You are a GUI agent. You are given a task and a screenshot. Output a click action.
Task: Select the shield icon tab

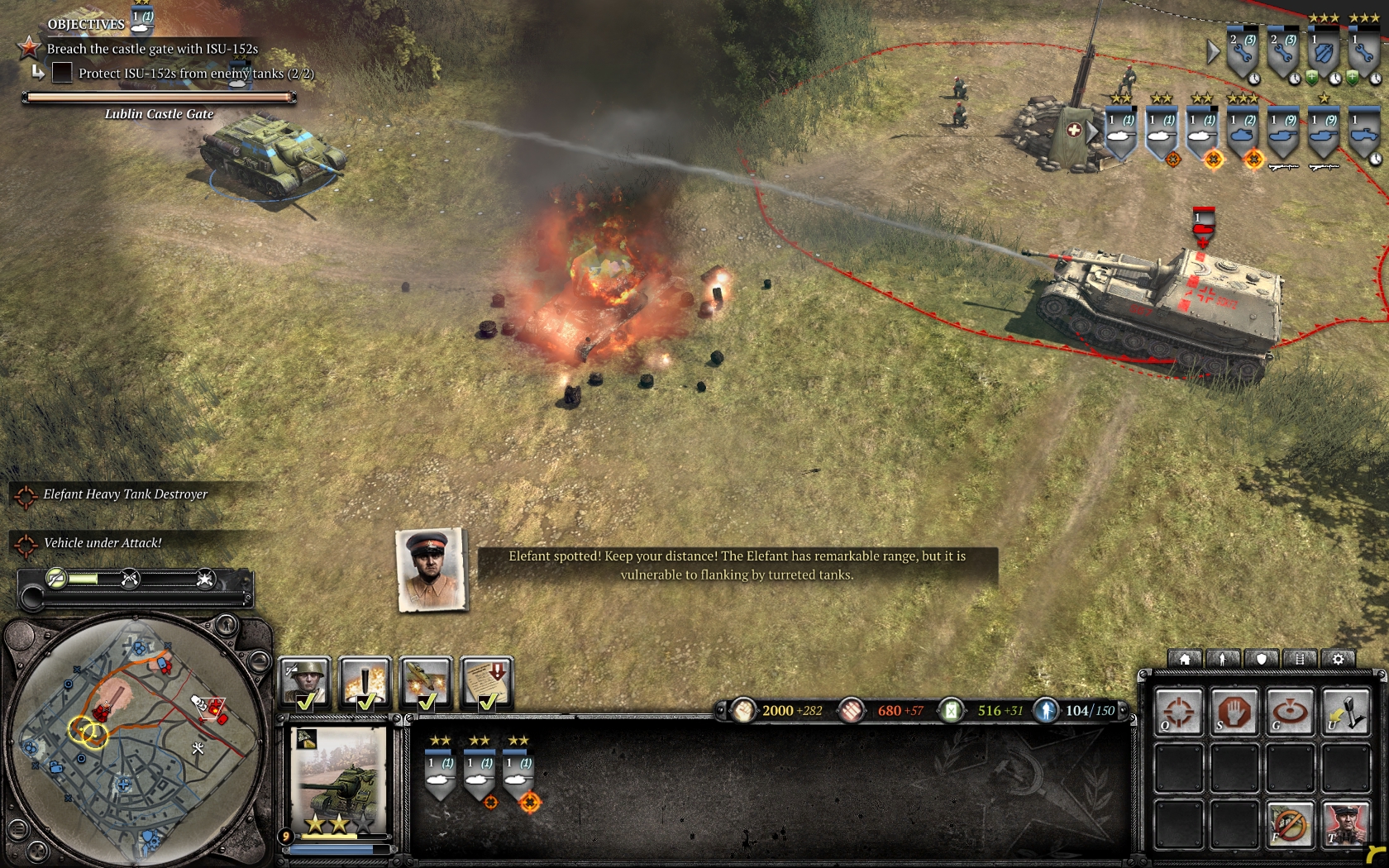[x=1262, y=659]
